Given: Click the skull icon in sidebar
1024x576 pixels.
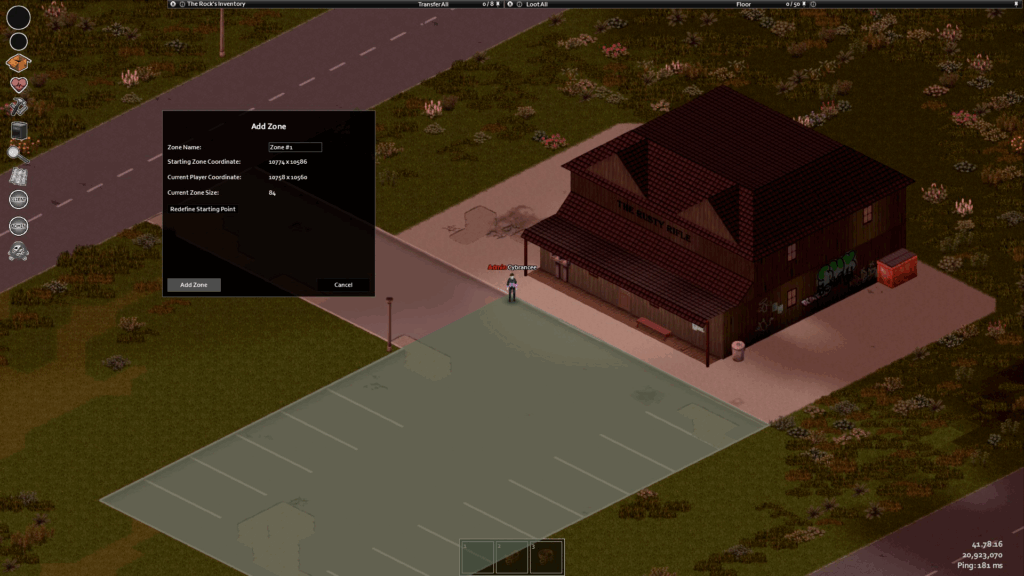Looking at the screenshot, I should pos(18,251).
